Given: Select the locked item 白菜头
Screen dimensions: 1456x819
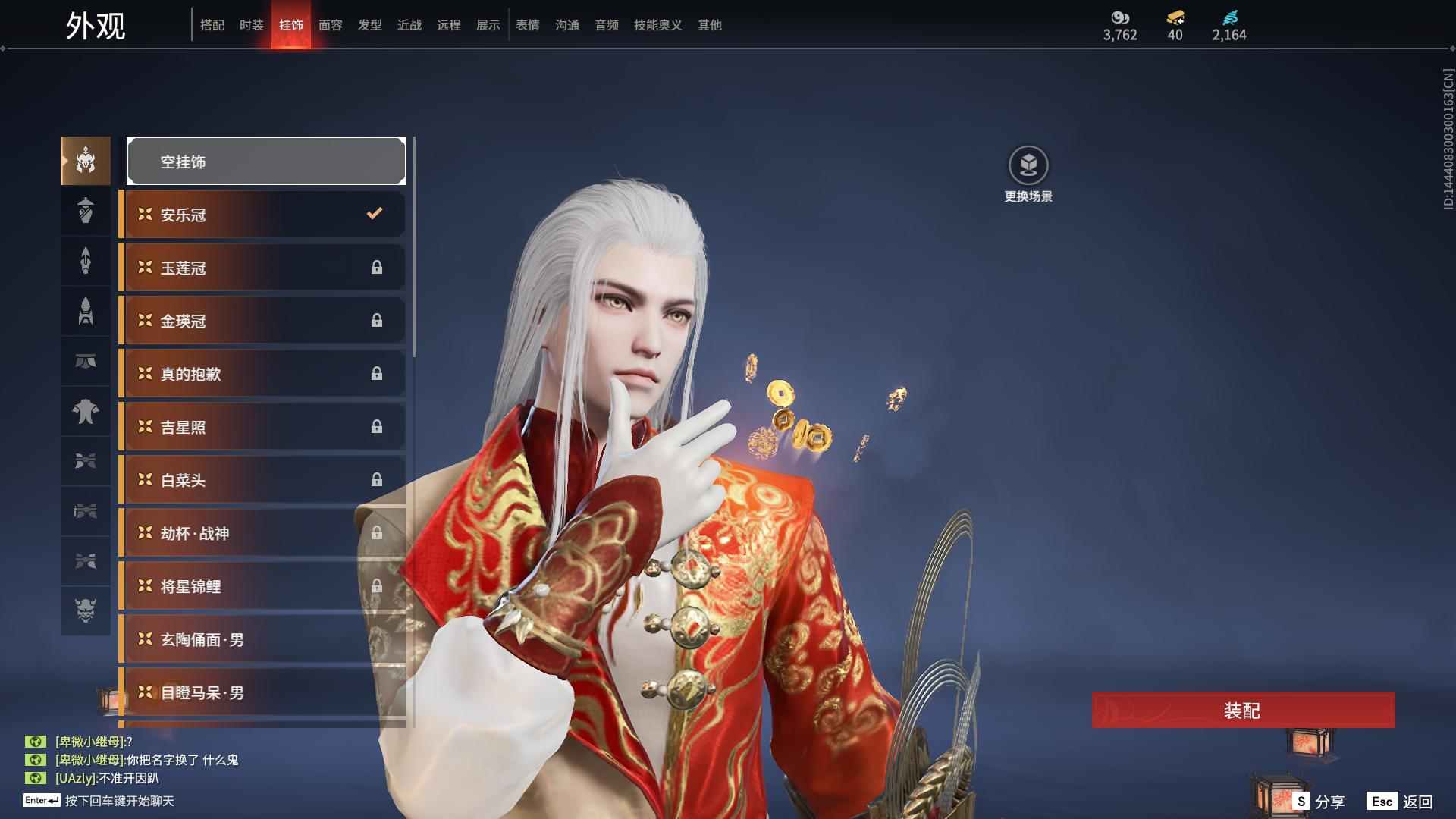Looking at the screenshot, I should tap(262, 480).
